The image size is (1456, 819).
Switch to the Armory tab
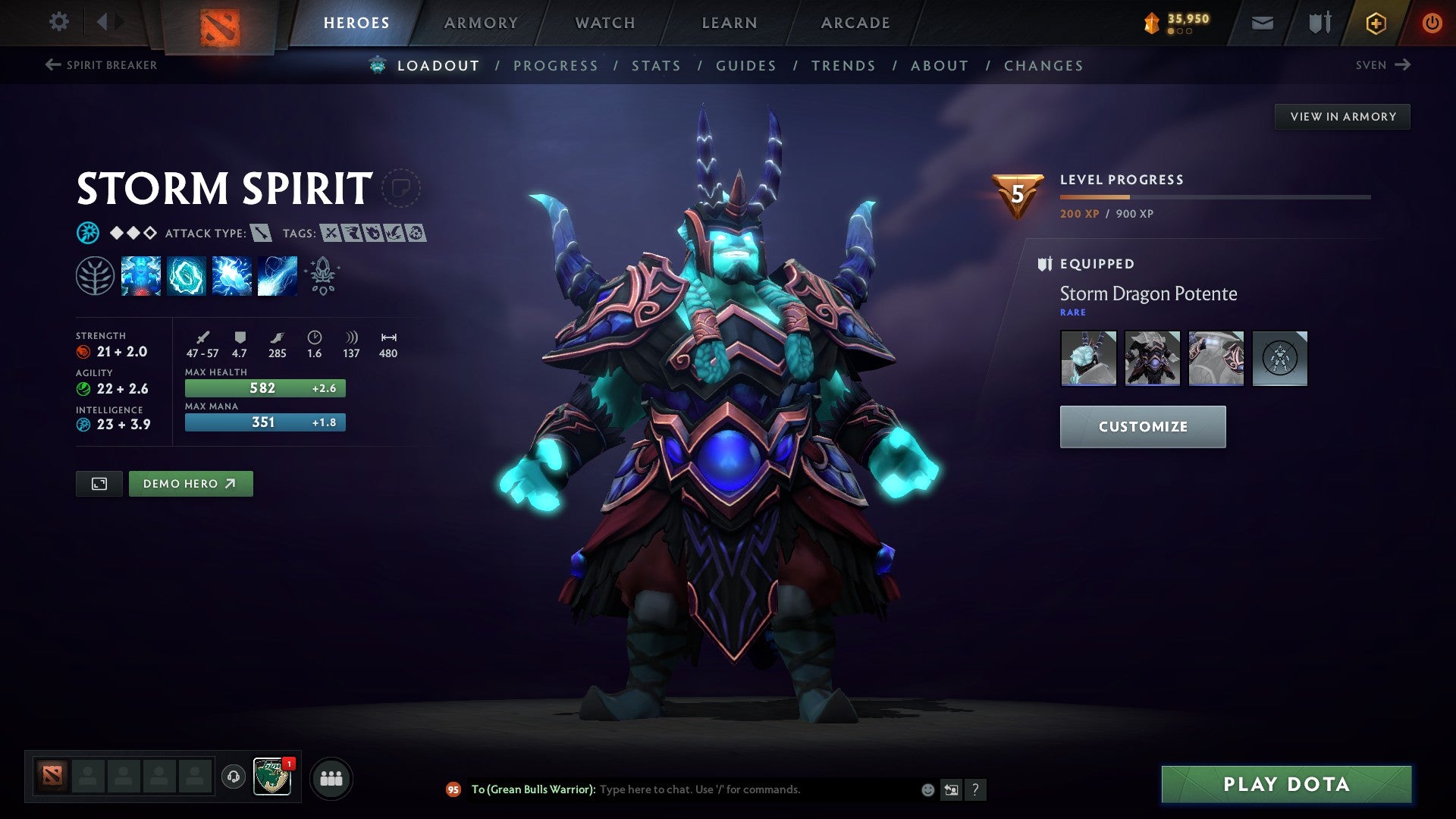click(x=481, y=23)
